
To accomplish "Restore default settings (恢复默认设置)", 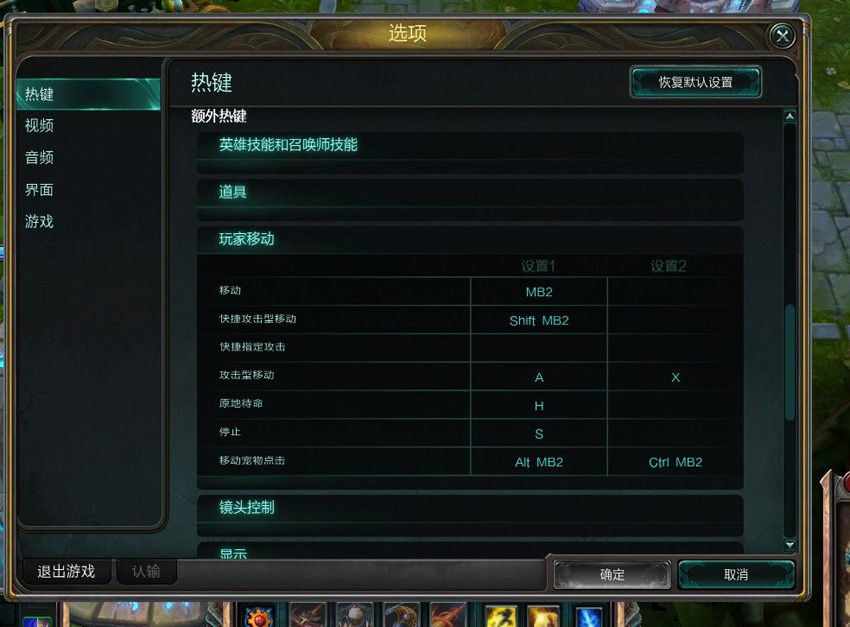I will [x=696, y=82].
